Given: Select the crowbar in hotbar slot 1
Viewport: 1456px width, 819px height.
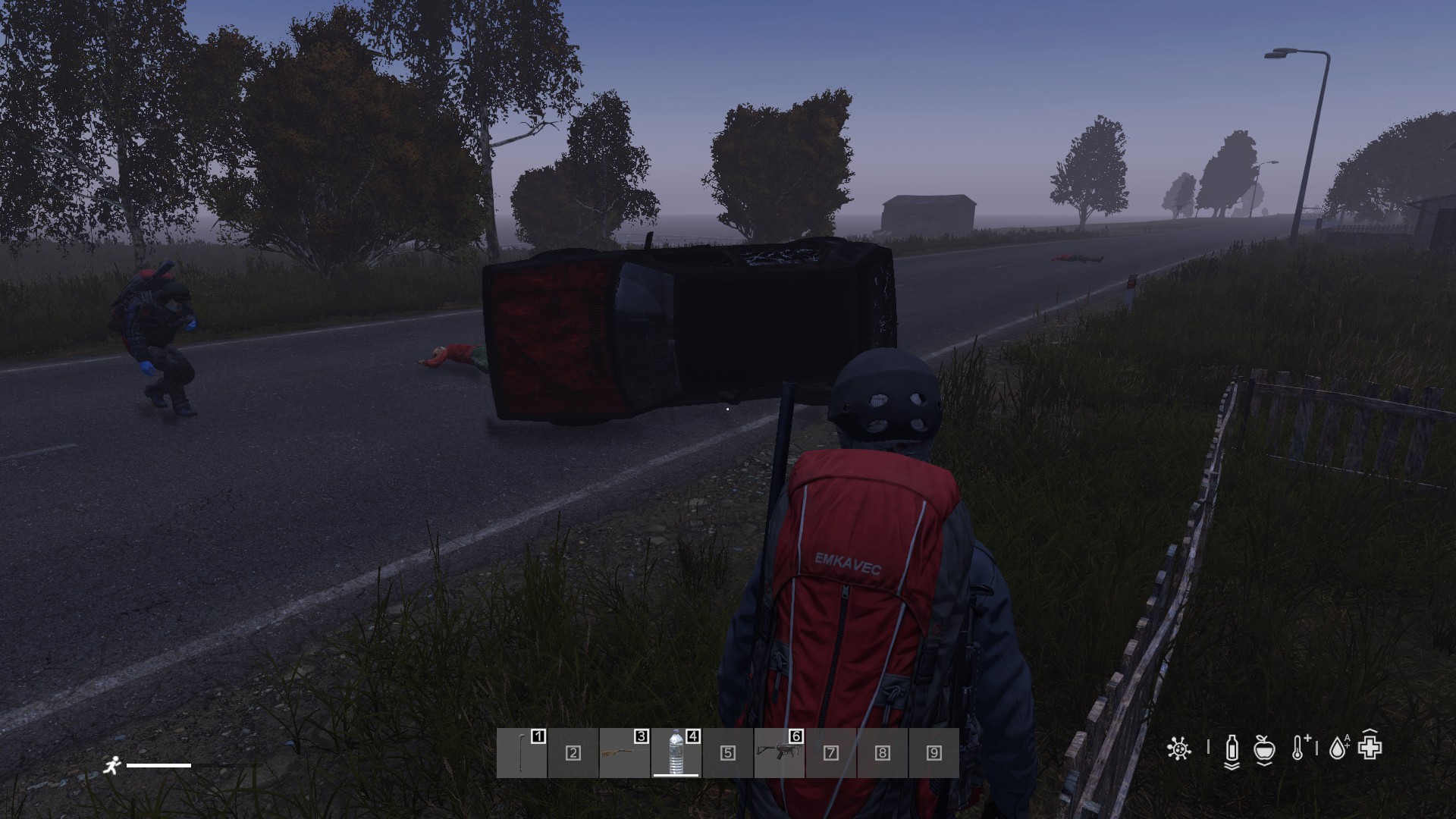Looking at the screenshot, I should click(522, 753).
